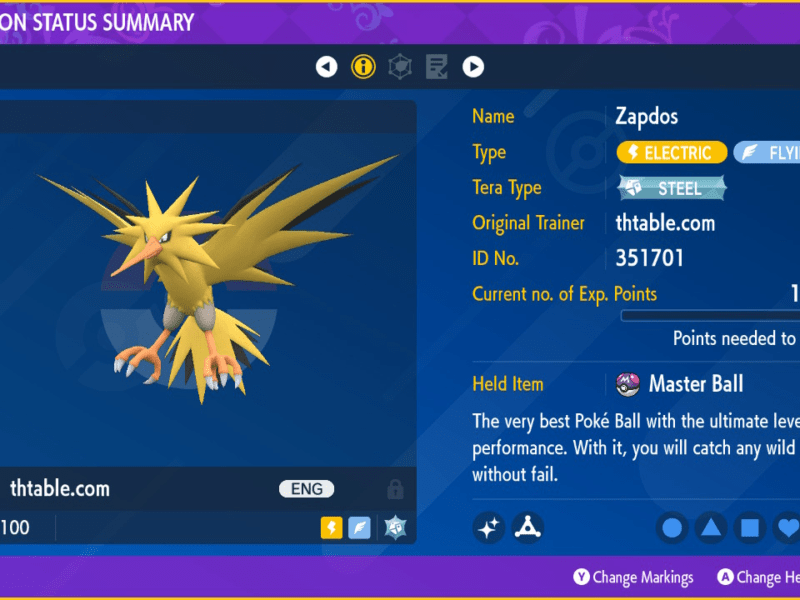Viewport: 800px width, 600px height.
Task: Open the memo notes tab
Action: 436,67
